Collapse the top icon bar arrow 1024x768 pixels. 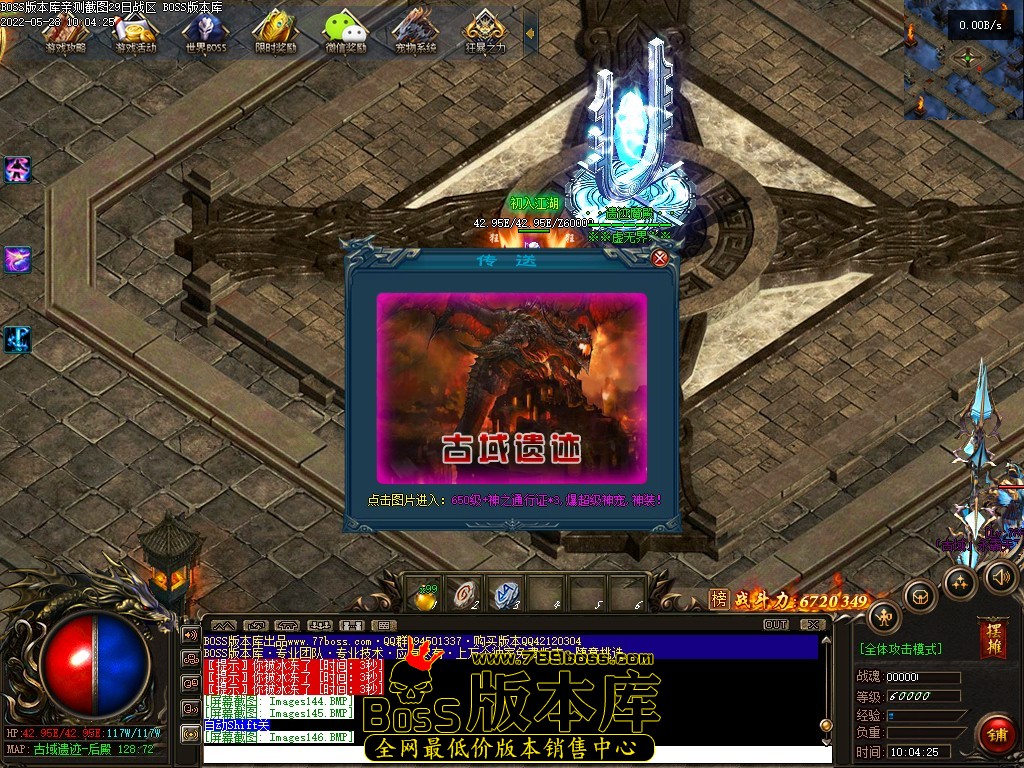point(530,34)
